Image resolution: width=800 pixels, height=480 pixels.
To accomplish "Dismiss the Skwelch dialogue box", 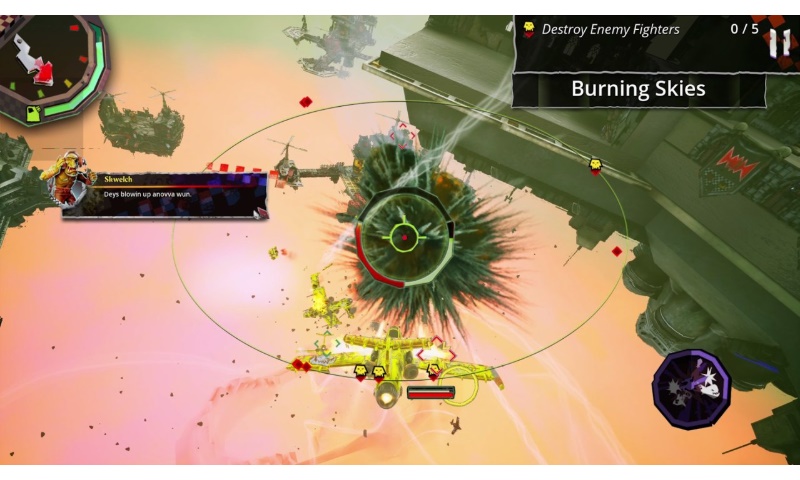I will [166, 194].
